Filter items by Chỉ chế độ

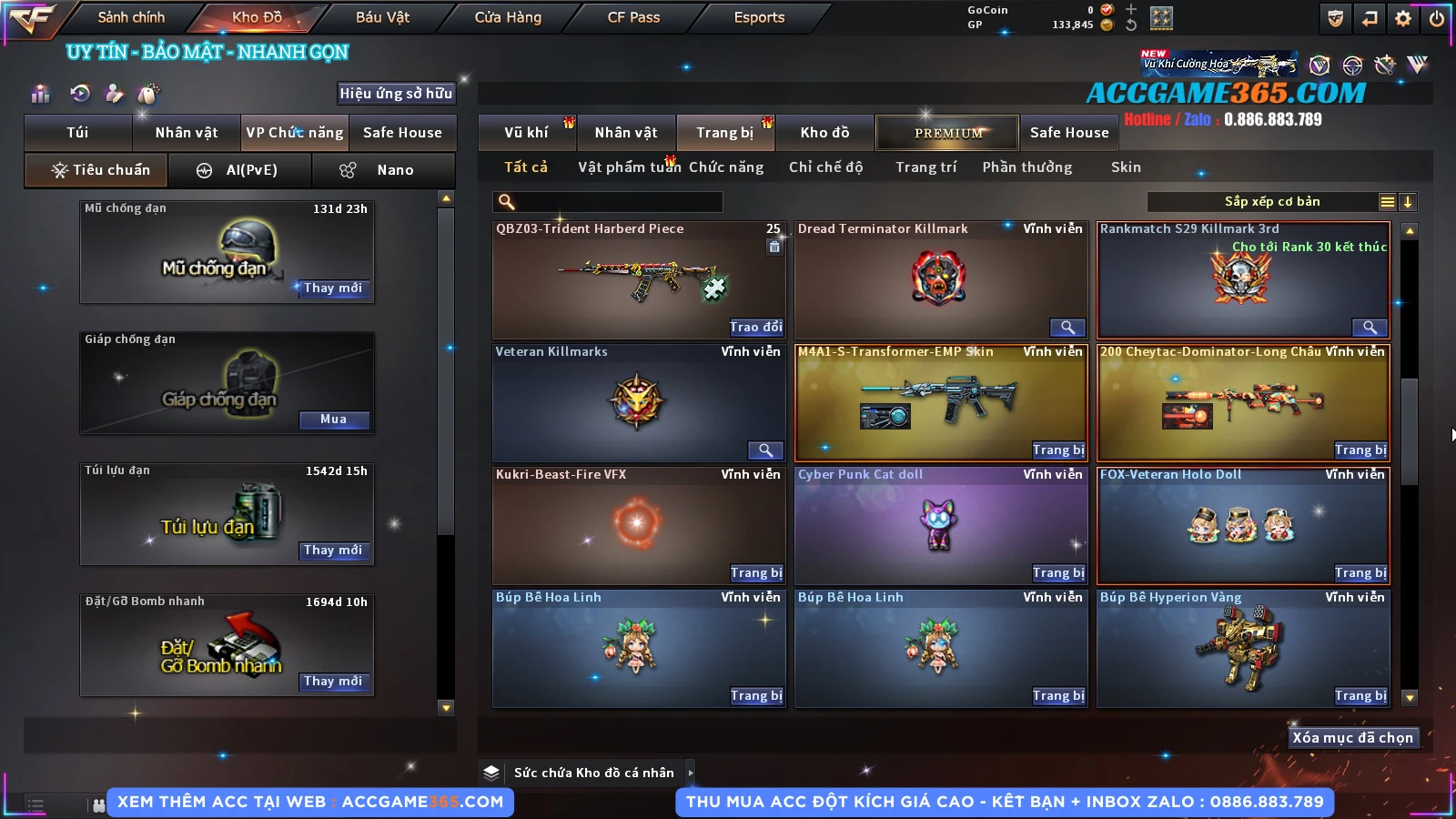tap(825, 167)
